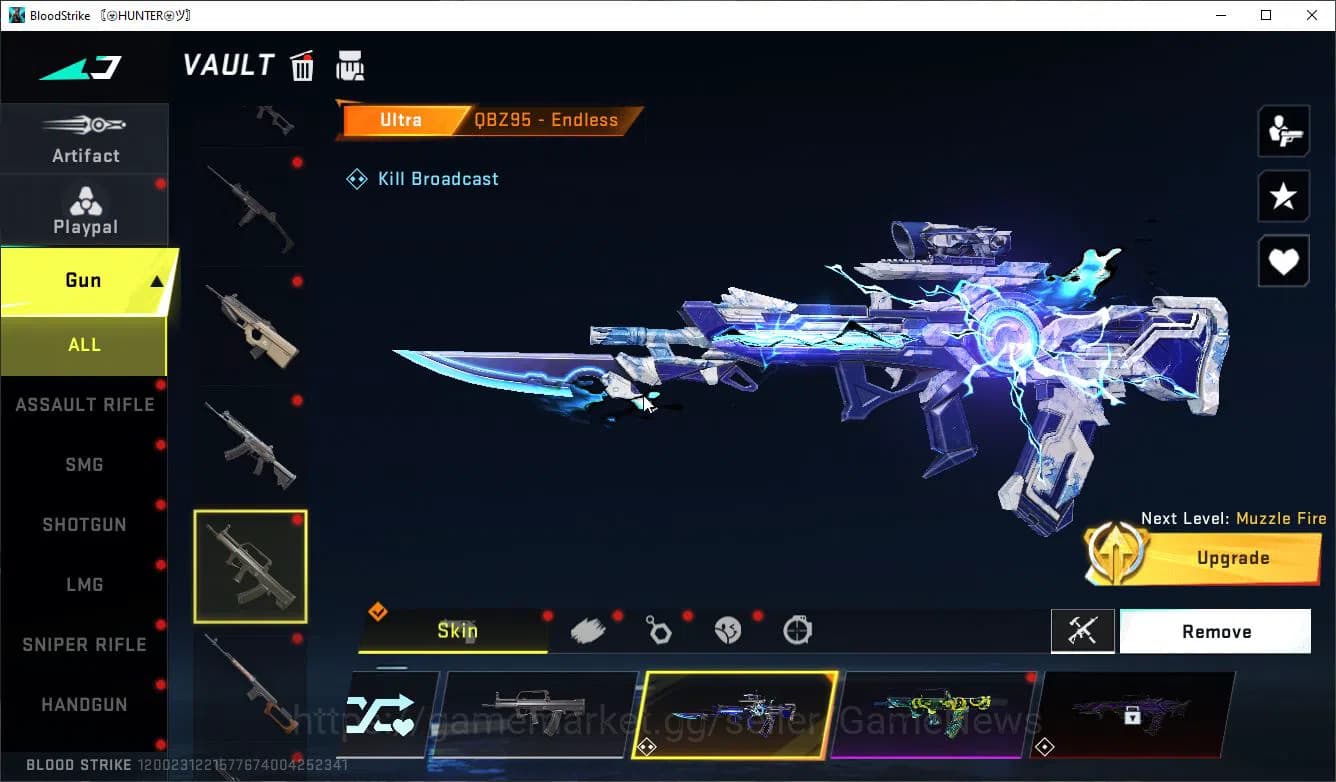1336x782 pixels.
Task: Select the SNIPER RIFLE category
Action: coord(84,644)
